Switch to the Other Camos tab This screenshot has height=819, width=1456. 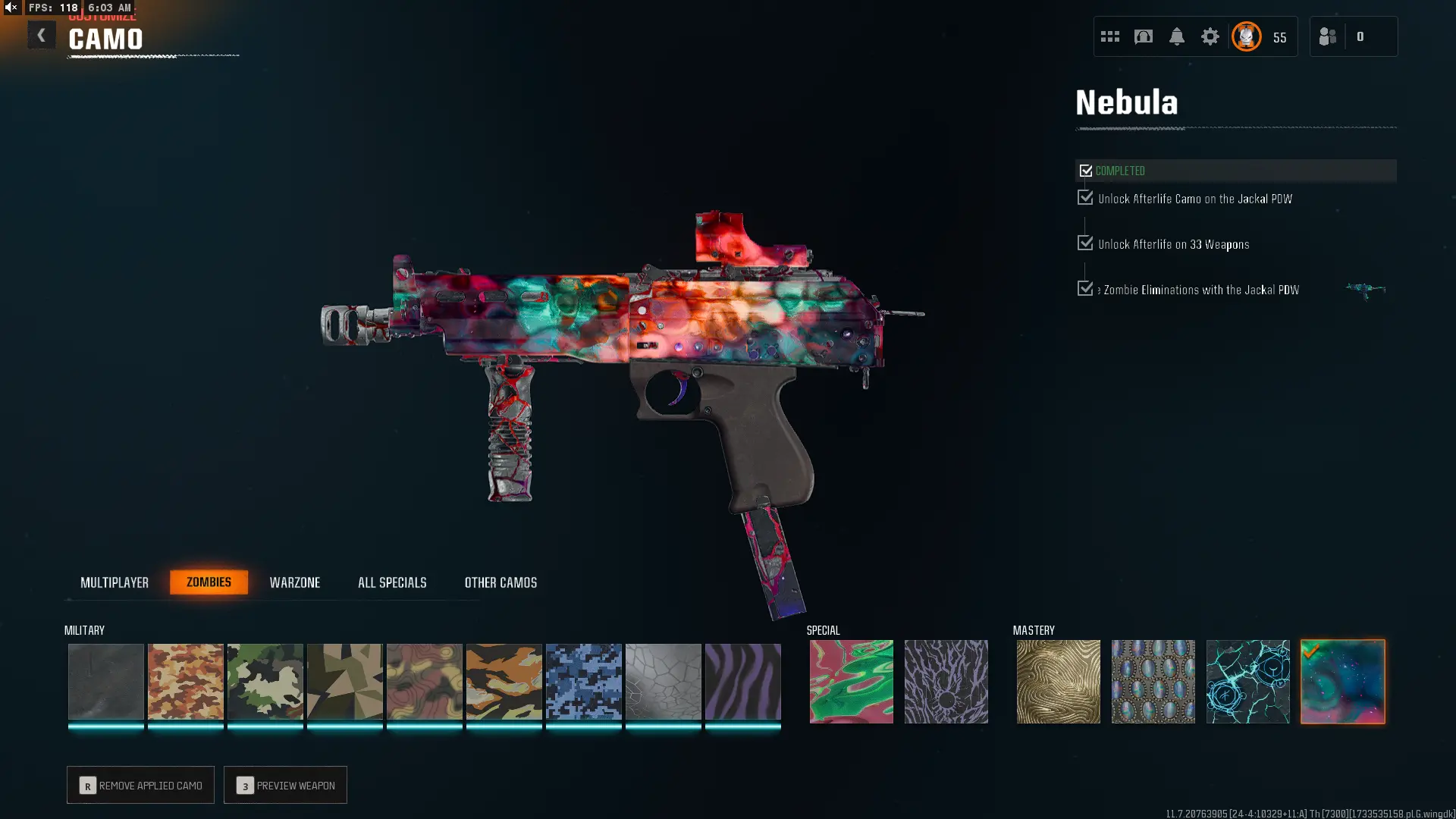(x=500, y=582)
